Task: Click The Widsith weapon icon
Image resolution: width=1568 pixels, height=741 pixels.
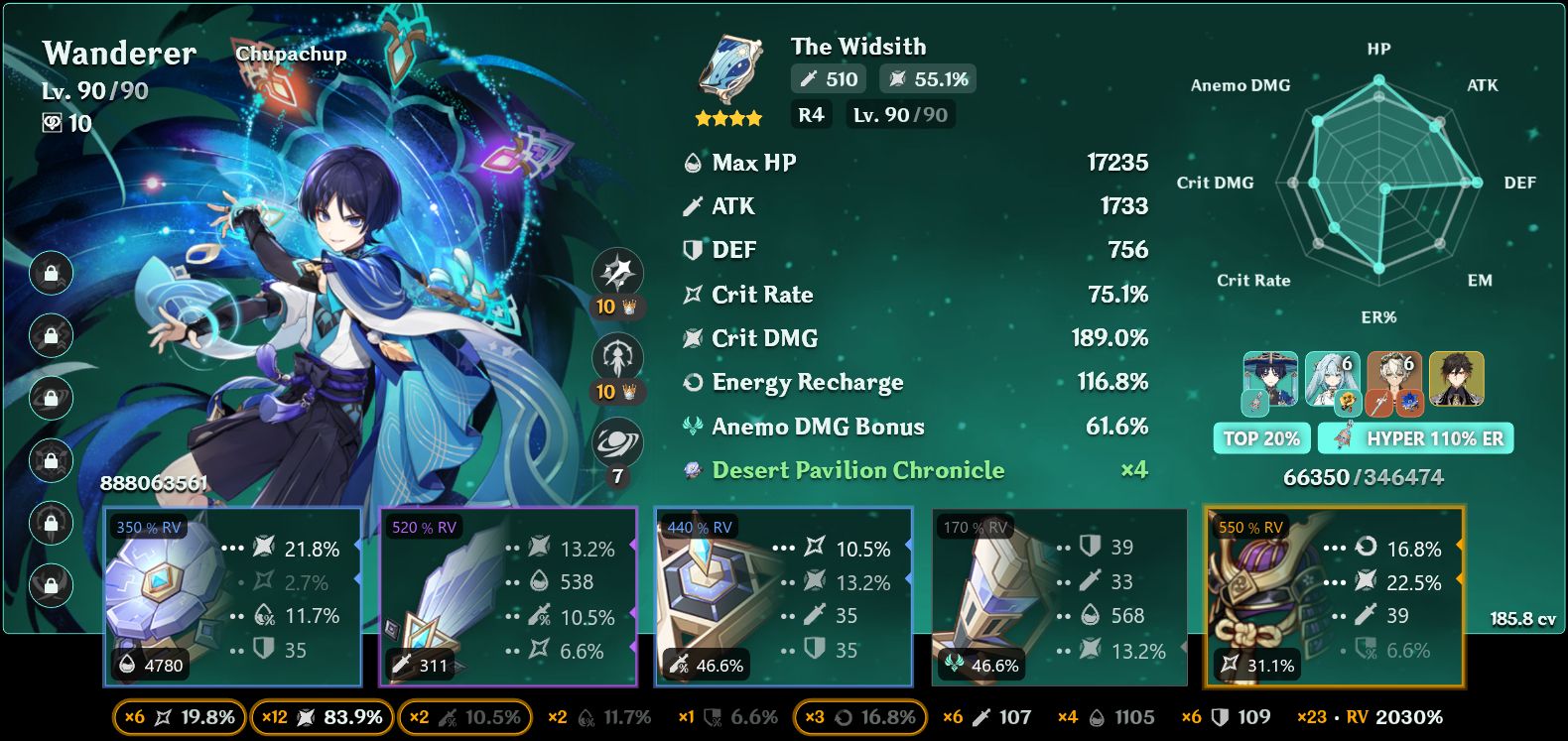Action: click(730, 71)
